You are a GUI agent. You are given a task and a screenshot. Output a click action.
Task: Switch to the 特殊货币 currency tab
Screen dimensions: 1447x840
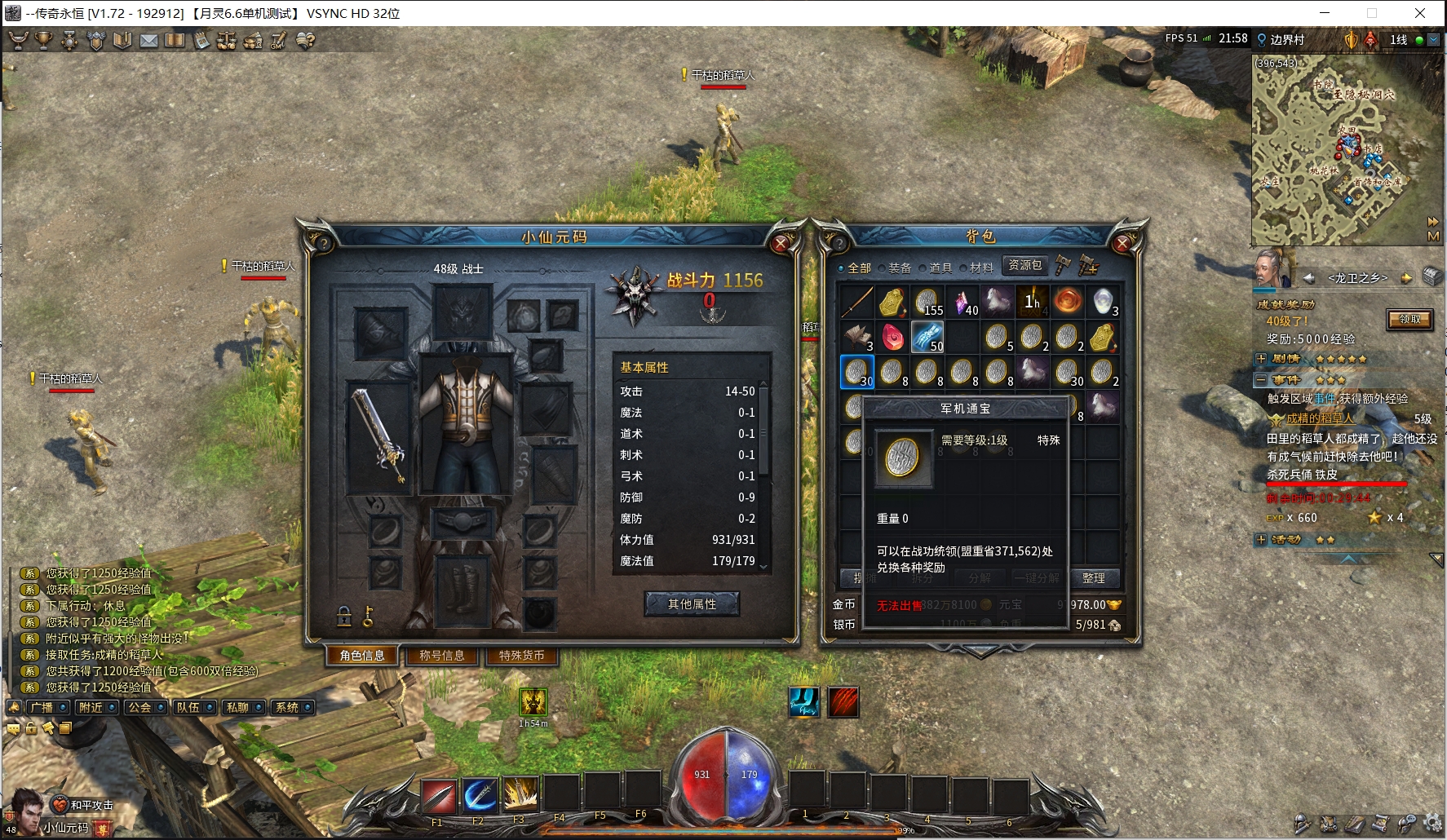(x=521, y=656)
